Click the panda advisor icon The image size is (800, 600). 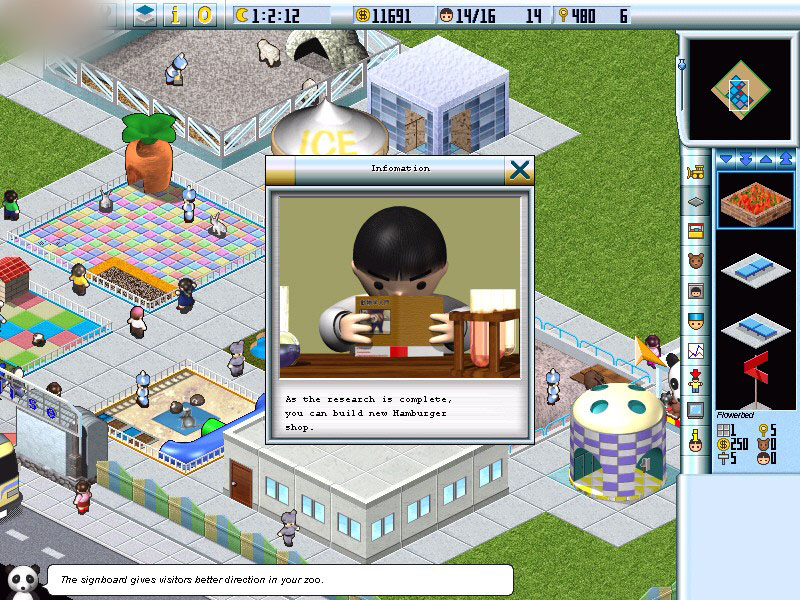click(x=22, y=579)
